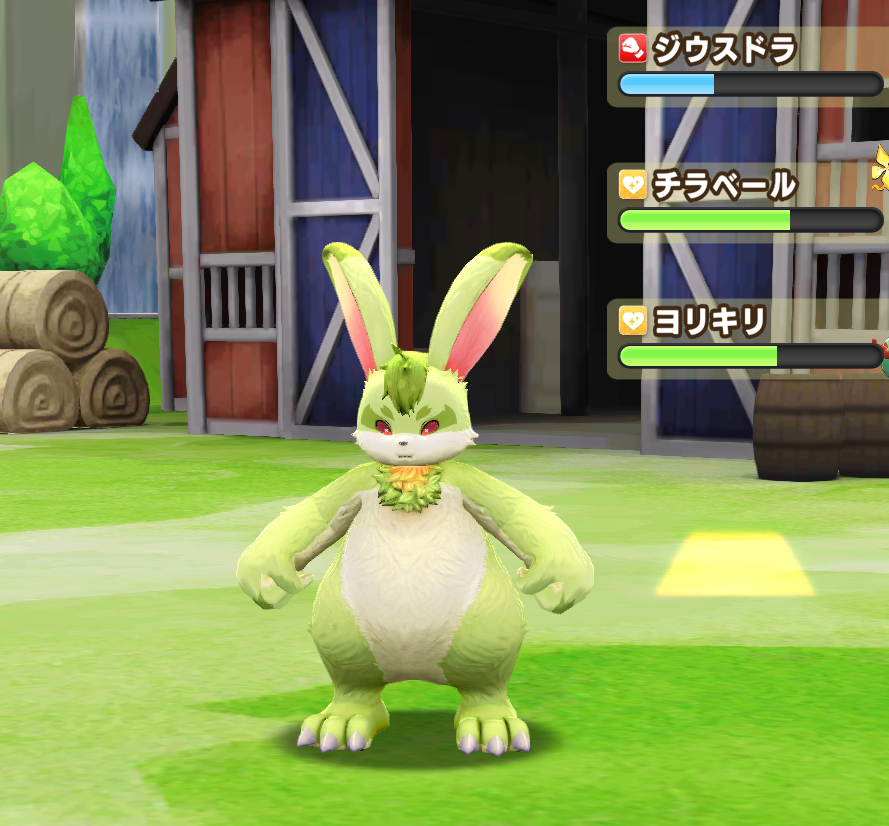
Task: Select the チラベール party panel
Action: pyautogui.click(x=748, y=202)
